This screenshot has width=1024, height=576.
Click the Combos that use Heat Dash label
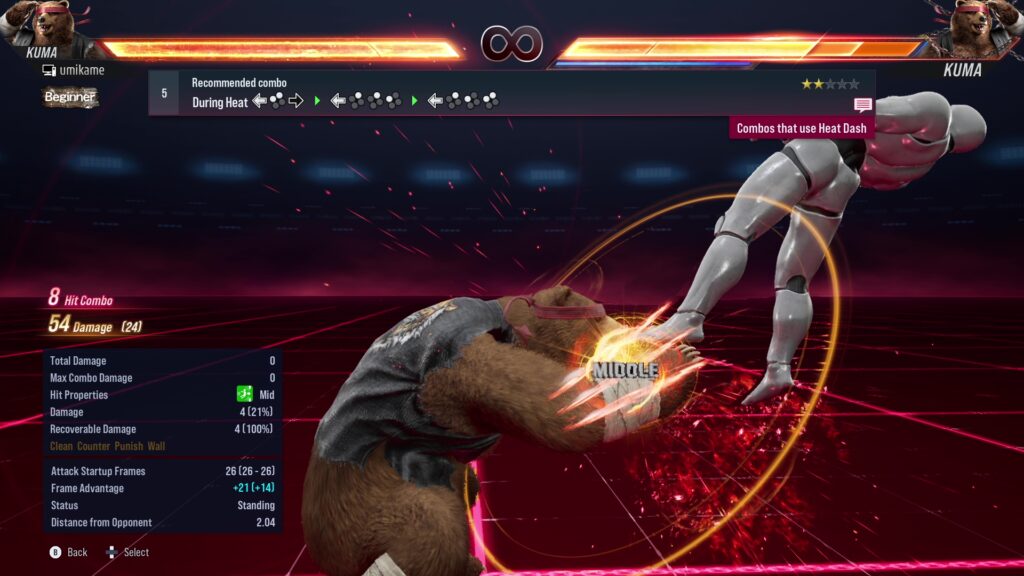pyautogui.click(x=802, y=128)
